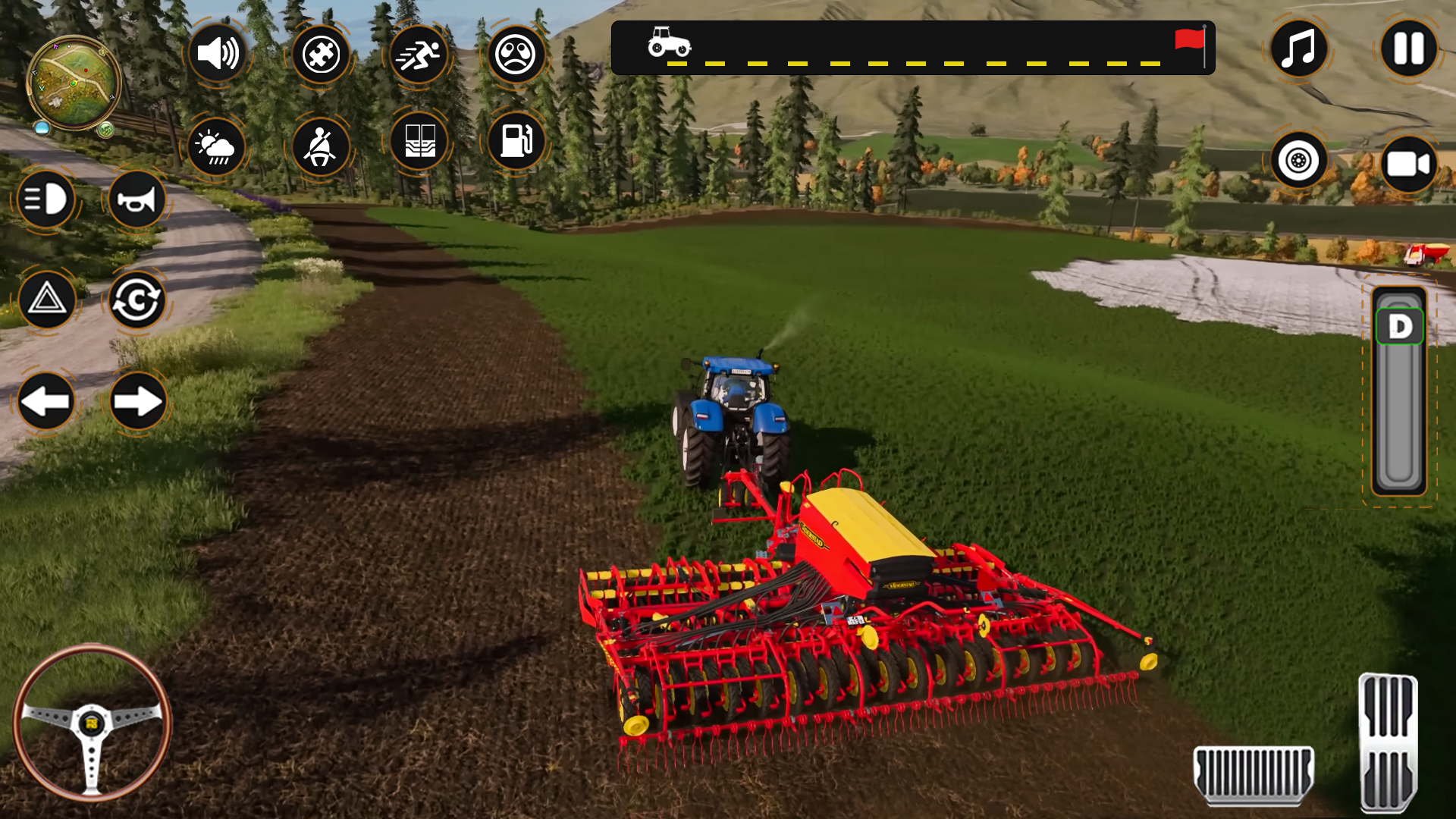Toggle the tractor headlights

[x=47, y=199]
